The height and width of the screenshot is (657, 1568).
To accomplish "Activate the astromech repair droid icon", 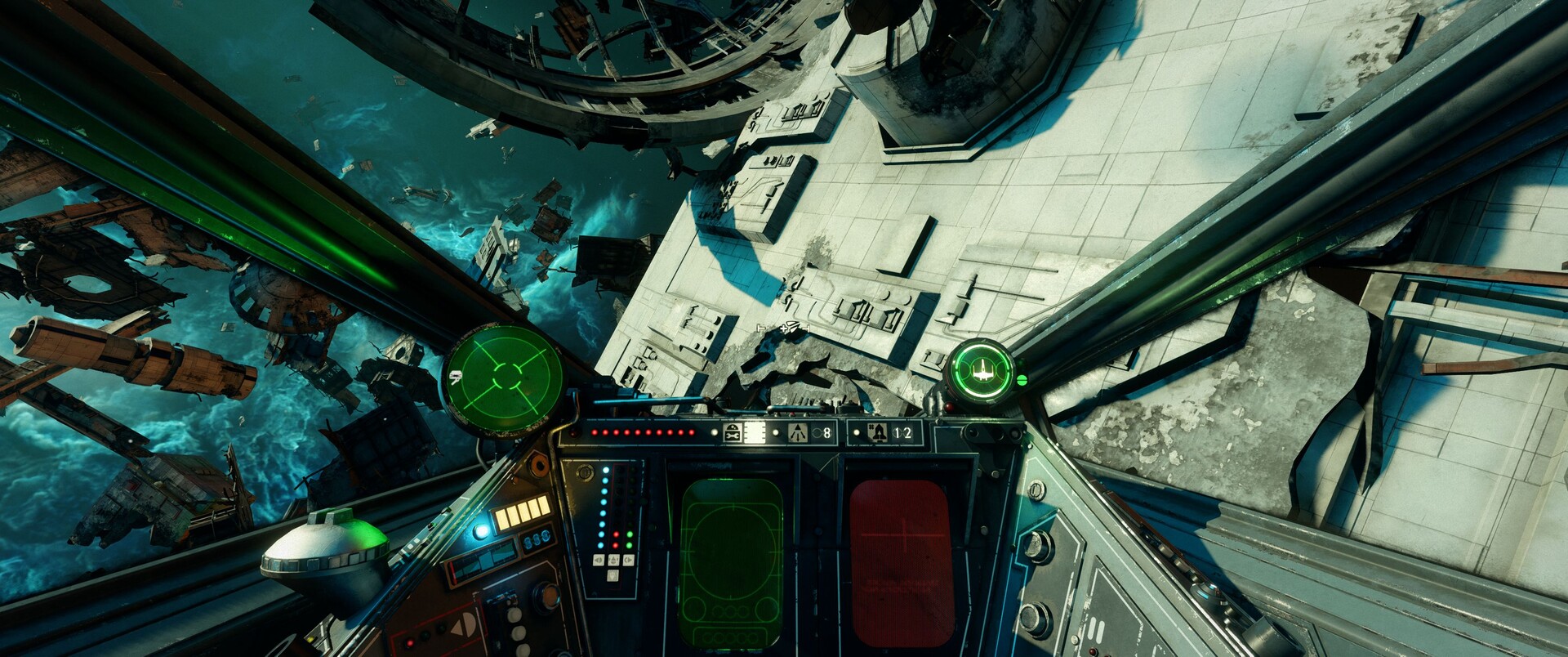I will pyautogui.click(x=732, y=433).
